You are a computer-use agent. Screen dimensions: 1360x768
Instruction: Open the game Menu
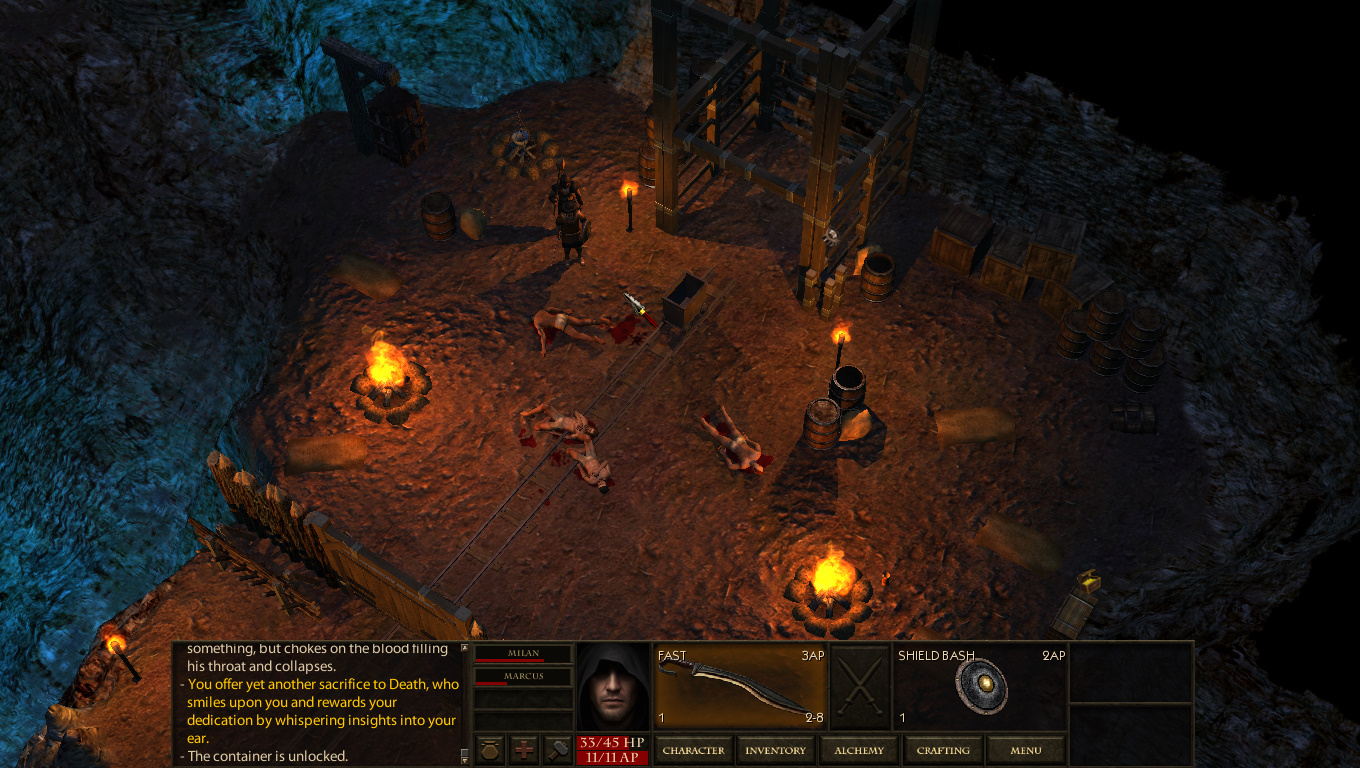pyautogui.click(x=1025, y=750)
